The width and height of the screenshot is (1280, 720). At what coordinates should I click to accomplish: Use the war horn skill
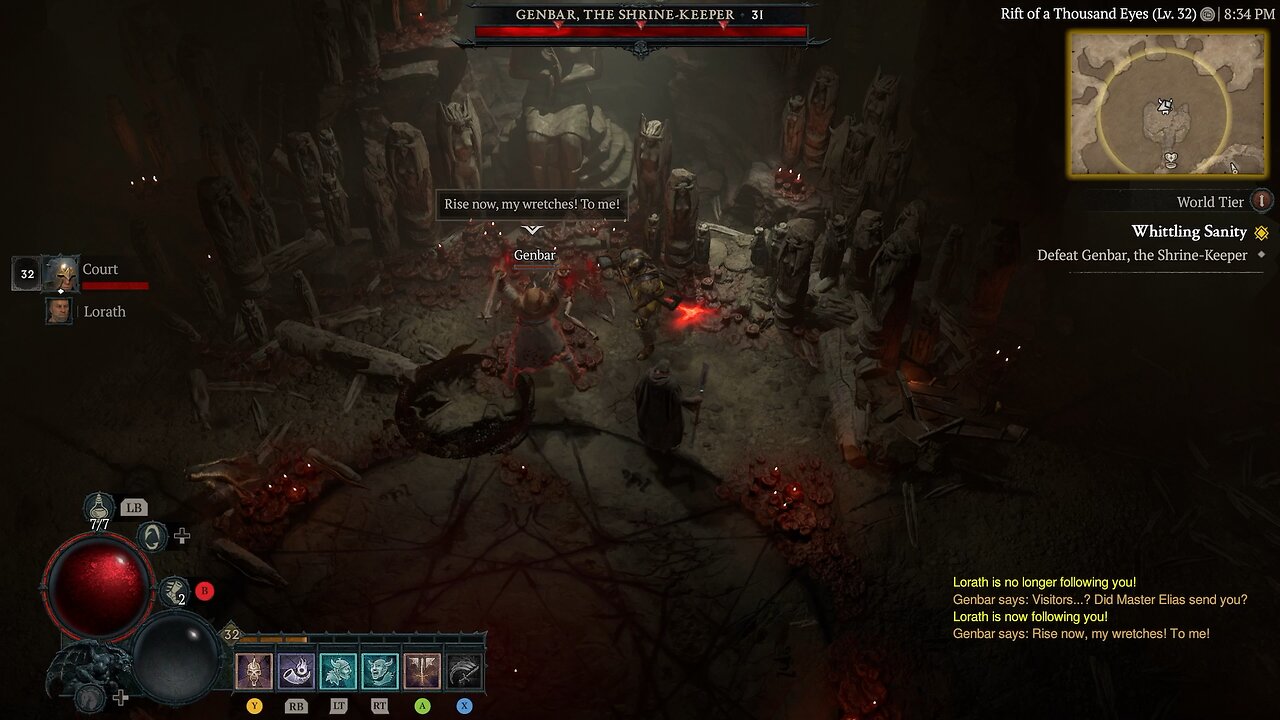296,672
